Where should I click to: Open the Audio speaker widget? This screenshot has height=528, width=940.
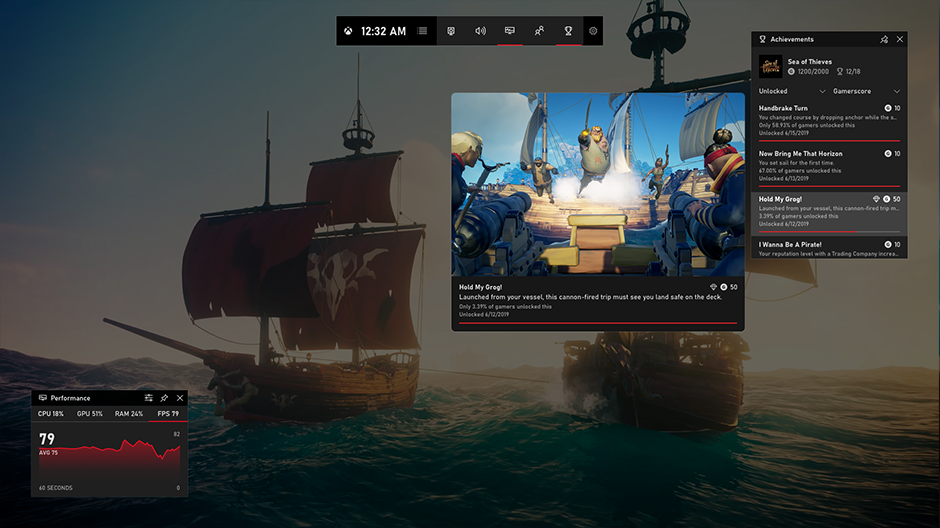[x=480, y=31]
